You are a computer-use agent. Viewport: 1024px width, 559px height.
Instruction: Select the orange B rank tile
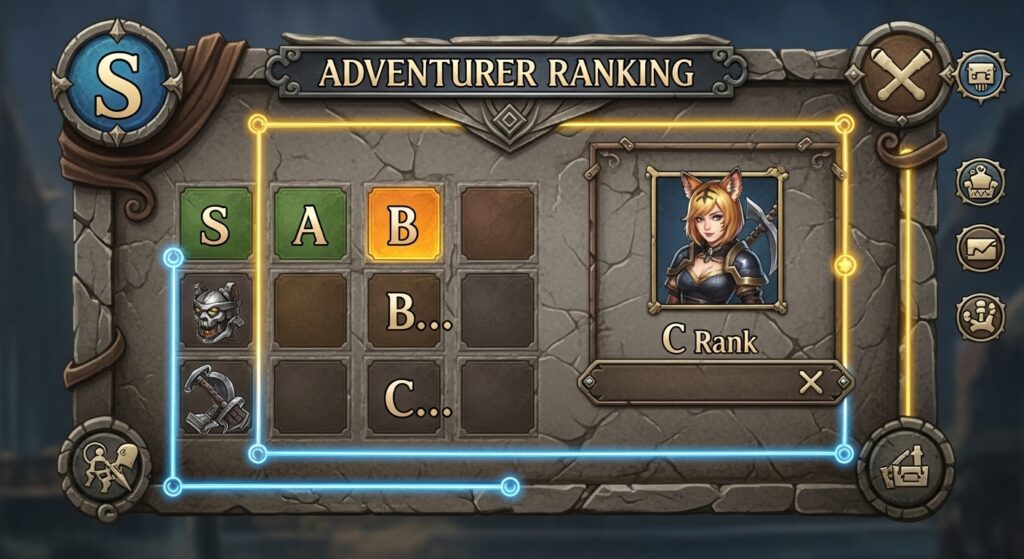[404, 225]
